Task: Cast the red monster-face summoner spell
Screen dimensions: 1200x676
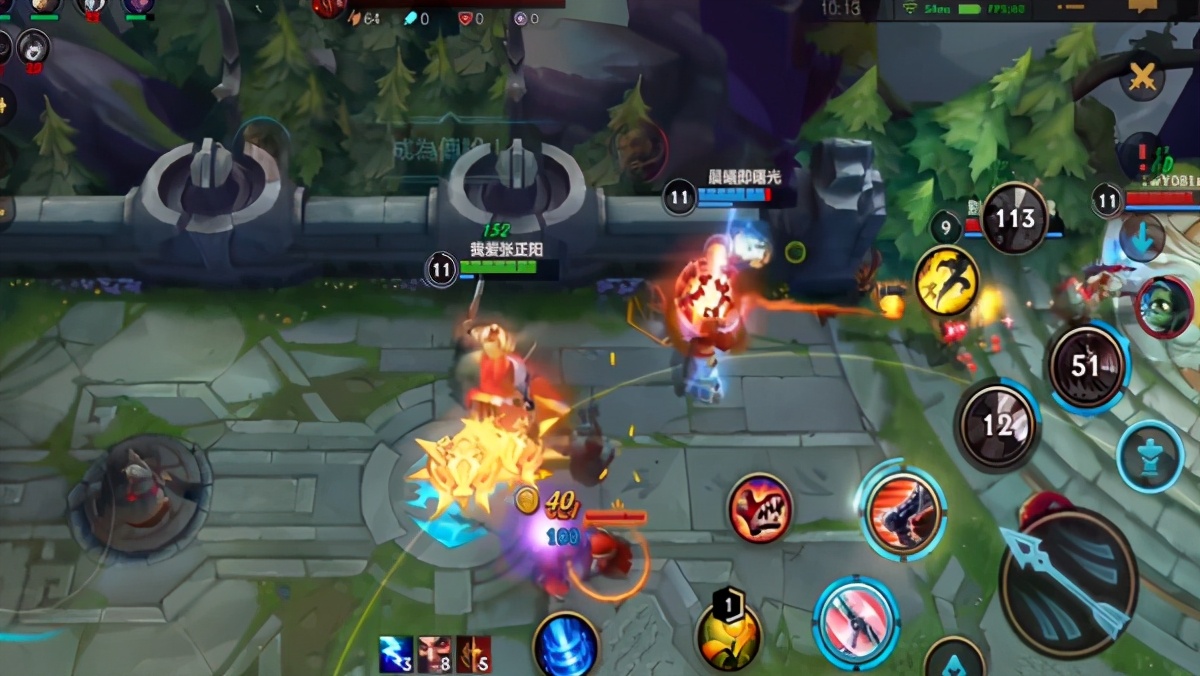Action: [760, 508]
